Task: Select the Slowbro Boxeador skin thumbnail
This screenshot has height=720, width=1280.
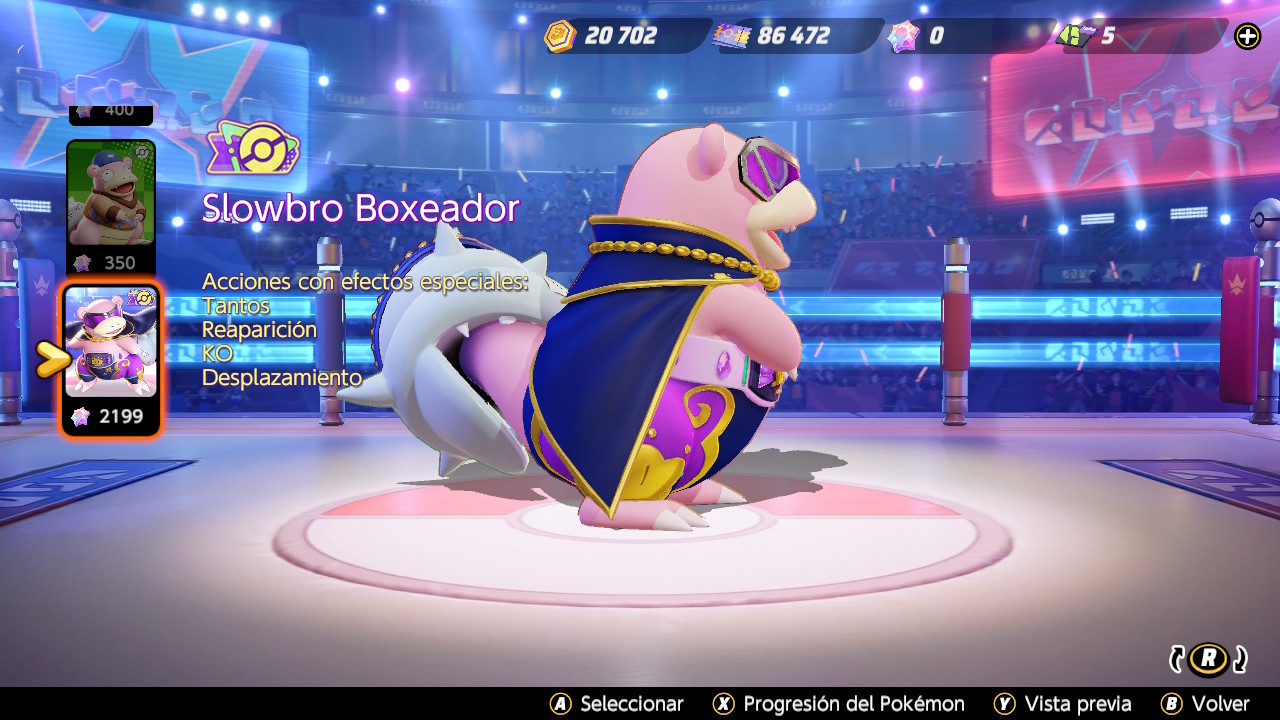Action: (110, 342)
